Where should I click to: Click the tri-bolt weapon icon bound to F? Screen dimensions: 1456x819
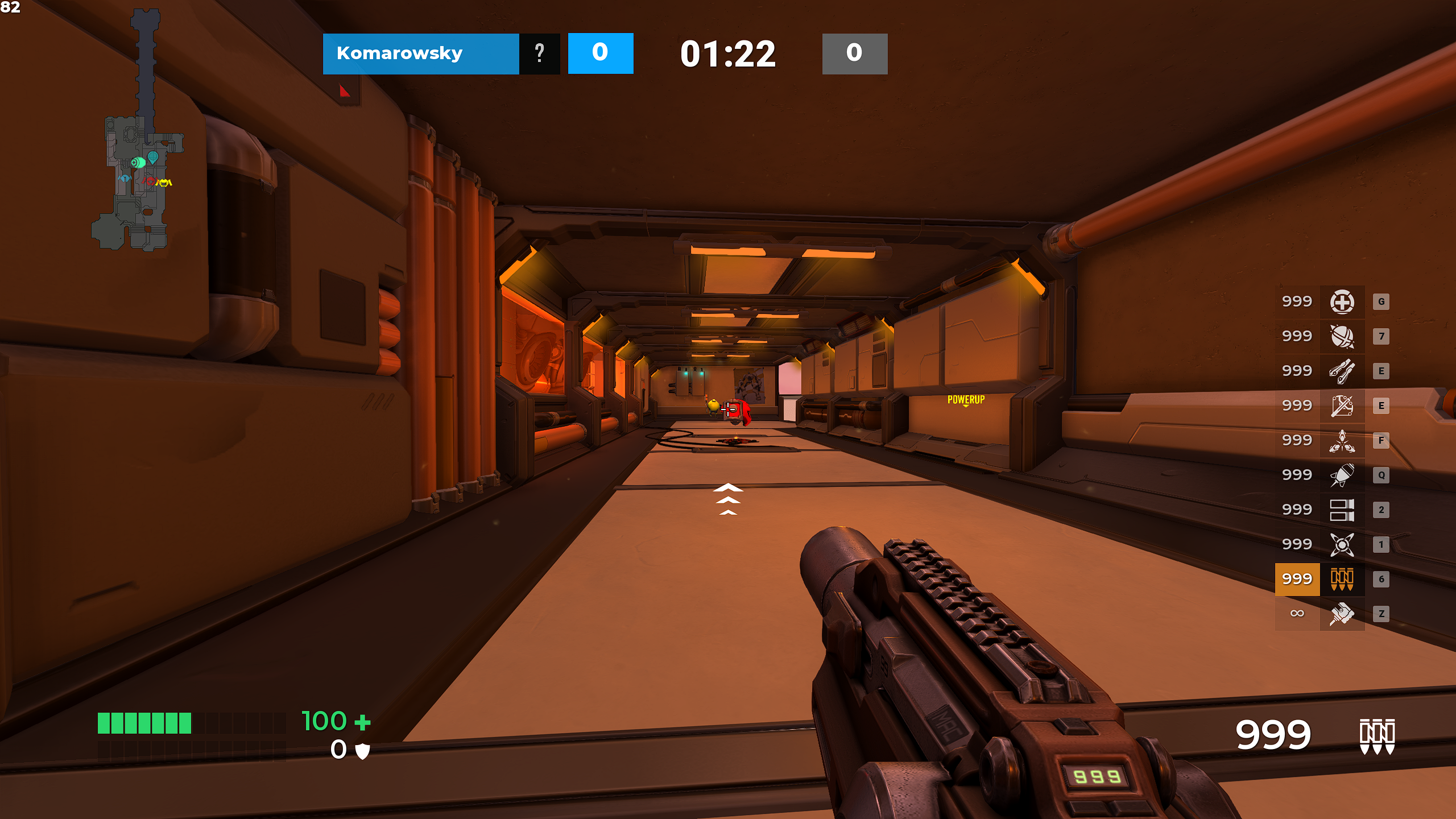[x=1342, y=440]
